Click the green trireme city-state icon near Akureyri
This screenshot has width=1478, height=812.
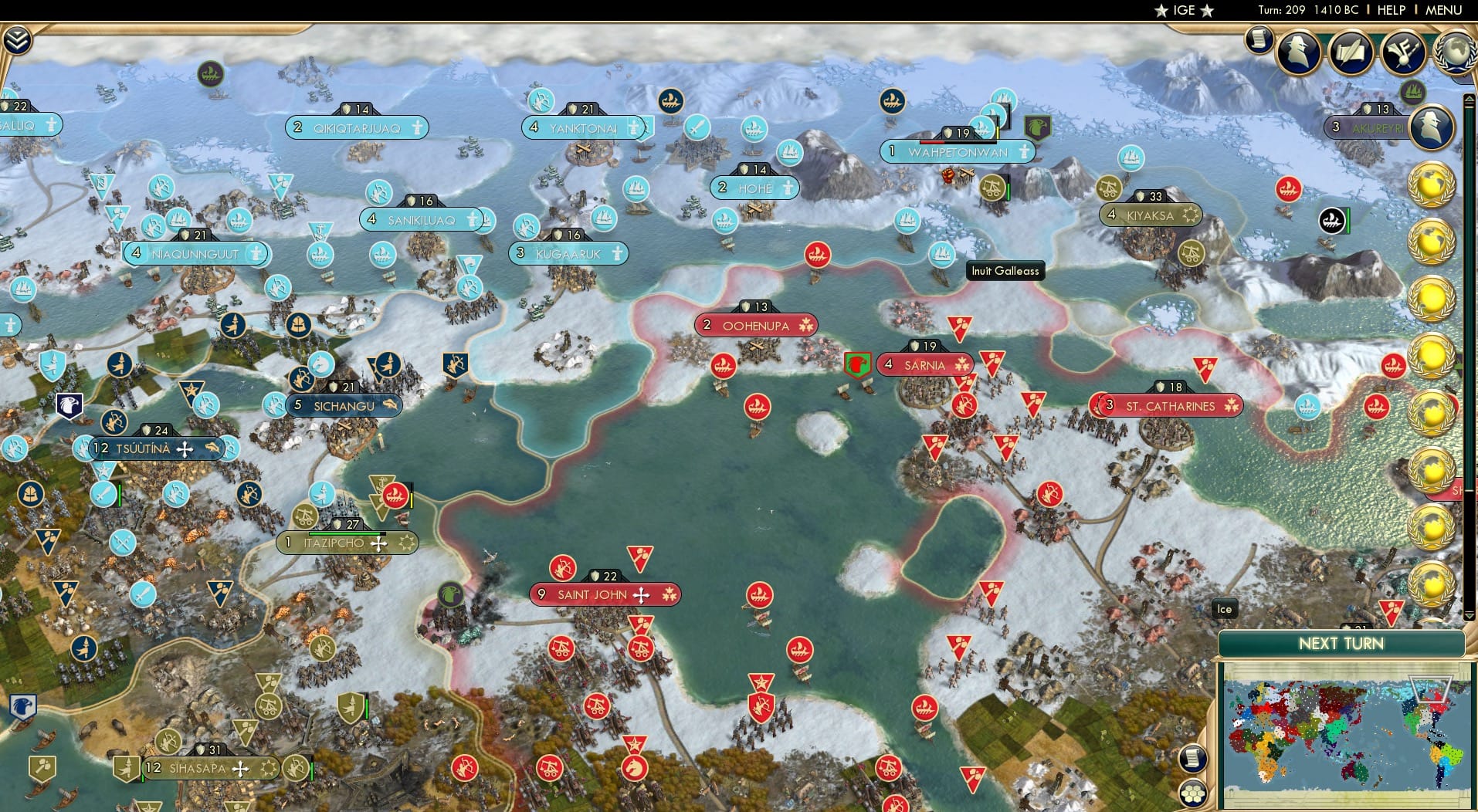(x=1331, y=222)
